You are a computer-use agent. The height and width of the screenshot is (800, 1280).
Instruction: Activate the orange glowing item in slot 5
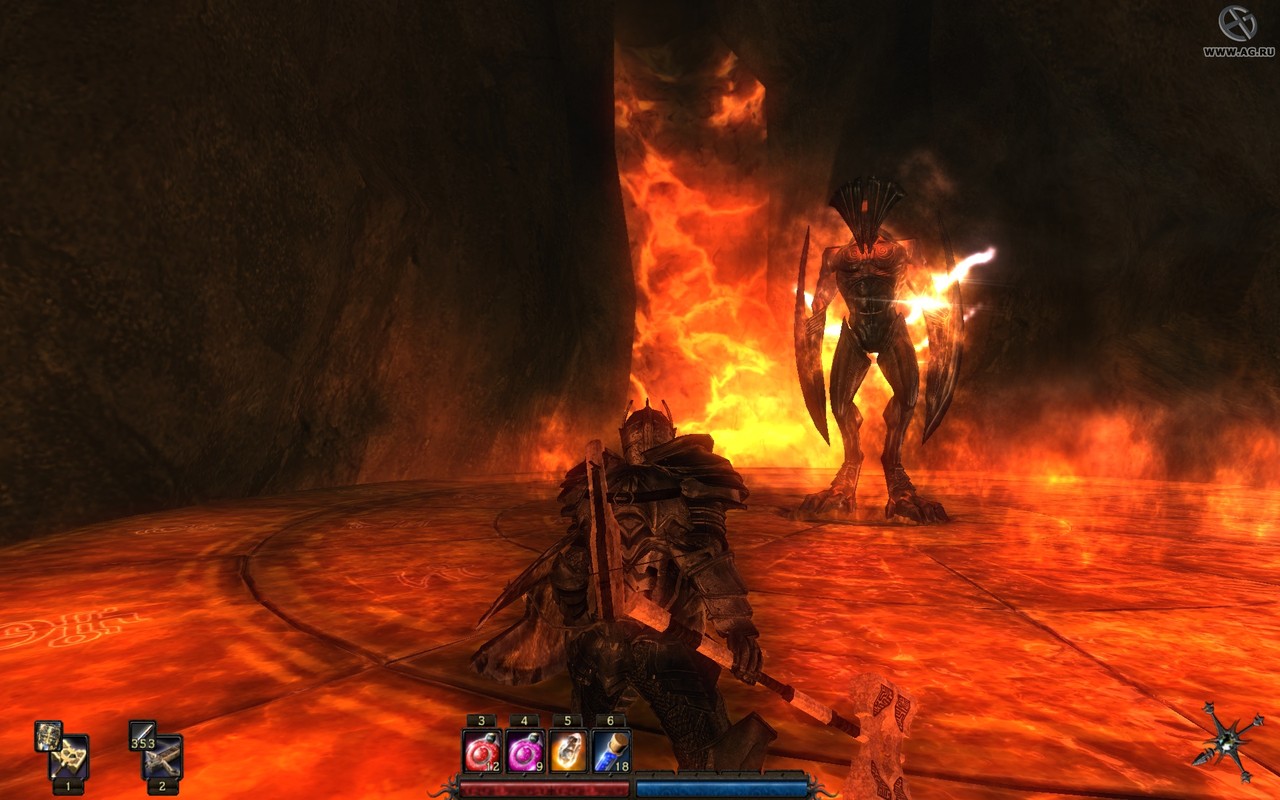pyautogui.click(x=568, y=751)
